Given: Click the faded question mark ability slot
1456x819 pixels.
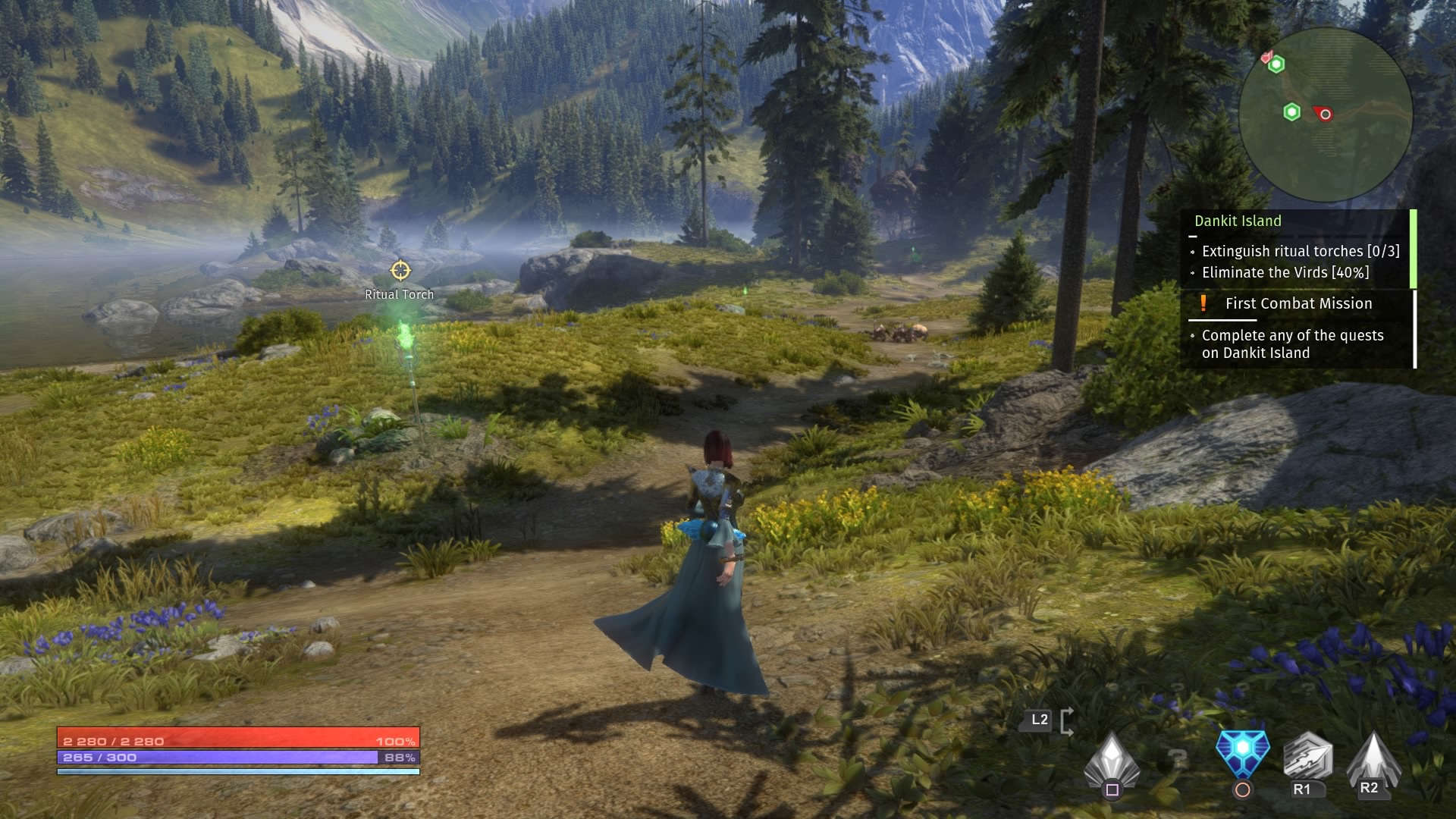Looking at the screenshot, I should (x=1176, y=757).
